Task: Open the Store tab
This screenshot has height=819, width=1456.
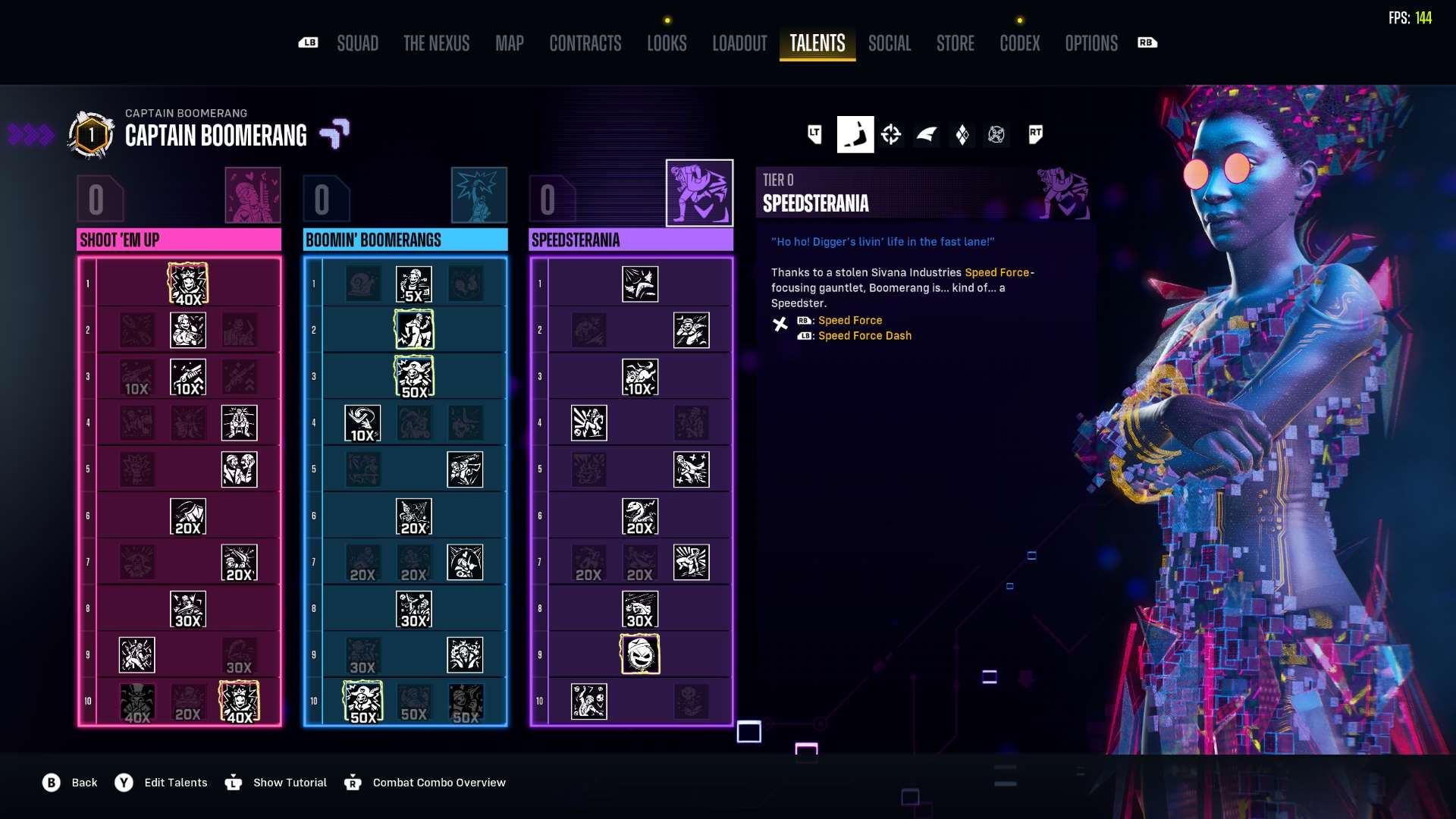Action: click(x=955, y=43)
